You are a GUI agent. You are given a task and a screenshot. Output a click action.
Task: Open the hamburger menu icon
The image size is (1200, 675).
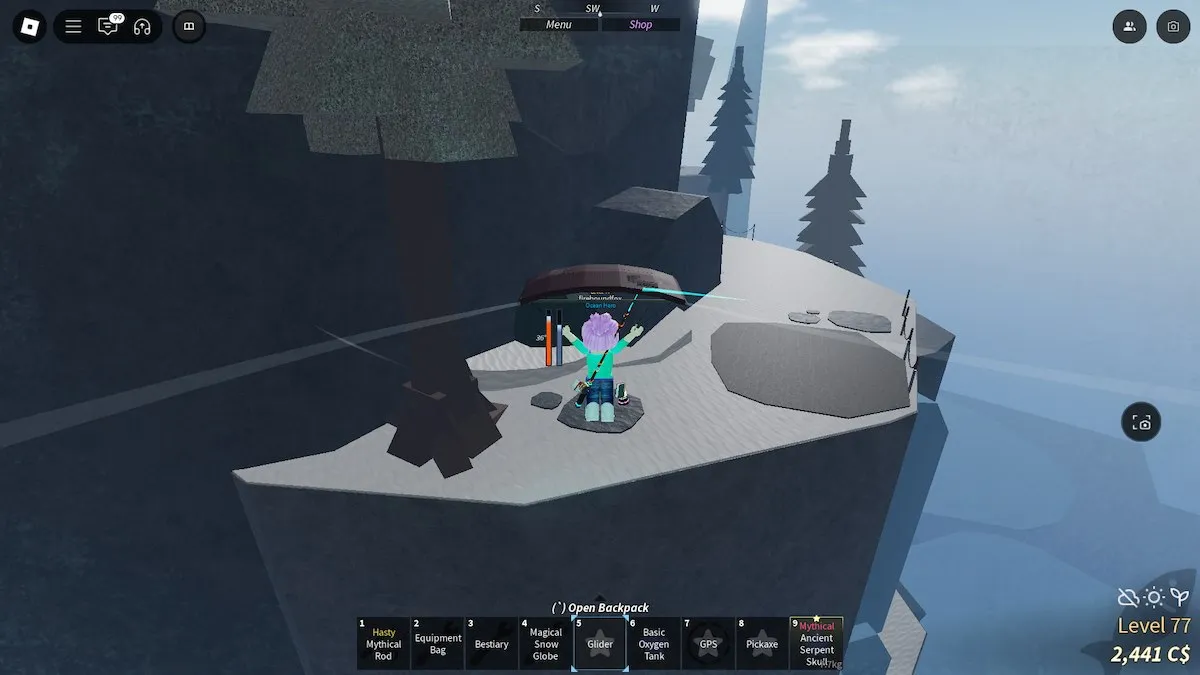pos(73,27)
